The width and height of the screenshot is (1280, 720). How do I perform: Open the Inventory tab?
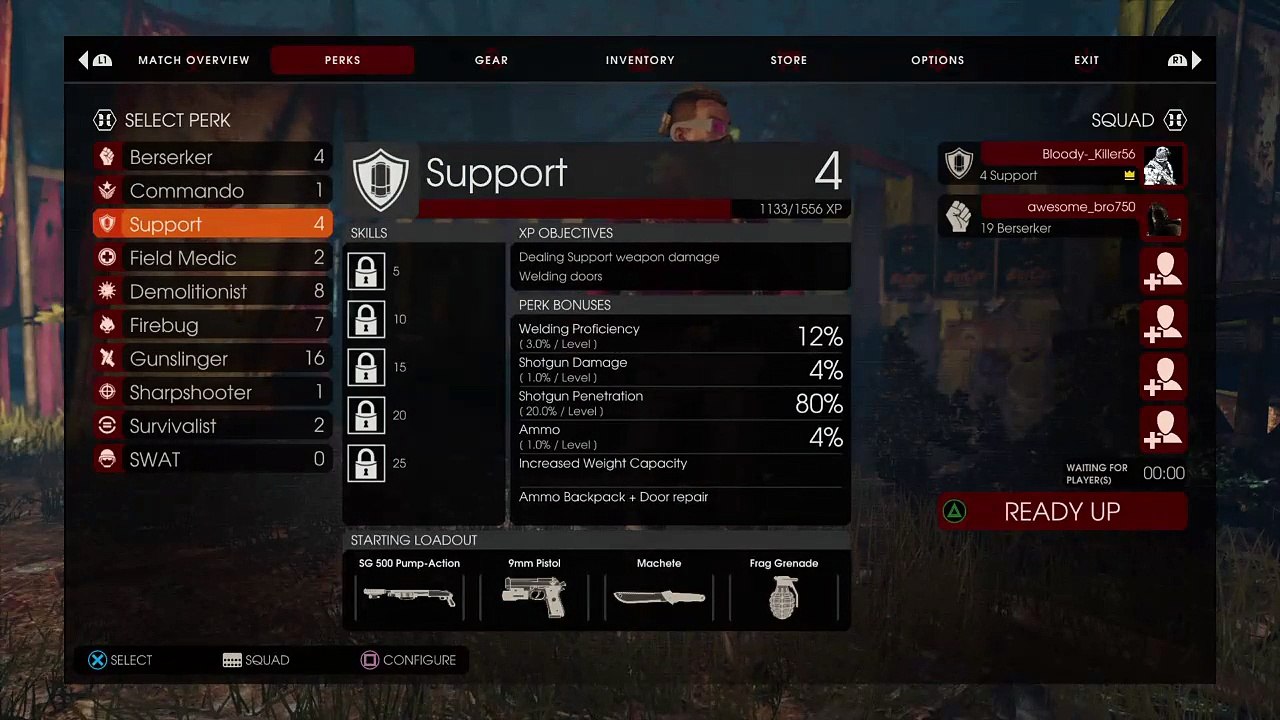[640, 60]
